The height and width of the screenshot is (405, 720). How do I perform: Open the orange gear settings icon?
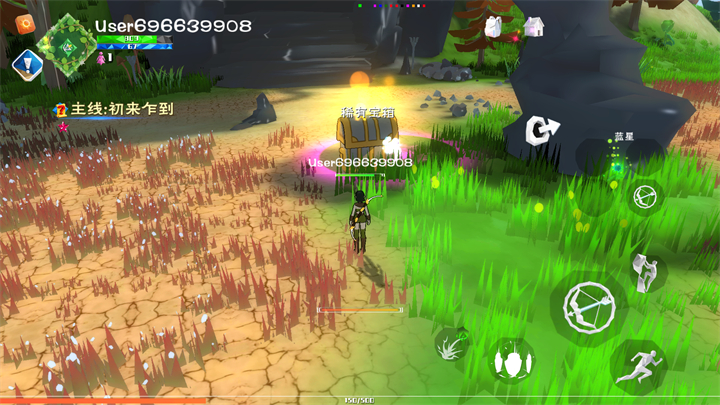coord(25,25)
